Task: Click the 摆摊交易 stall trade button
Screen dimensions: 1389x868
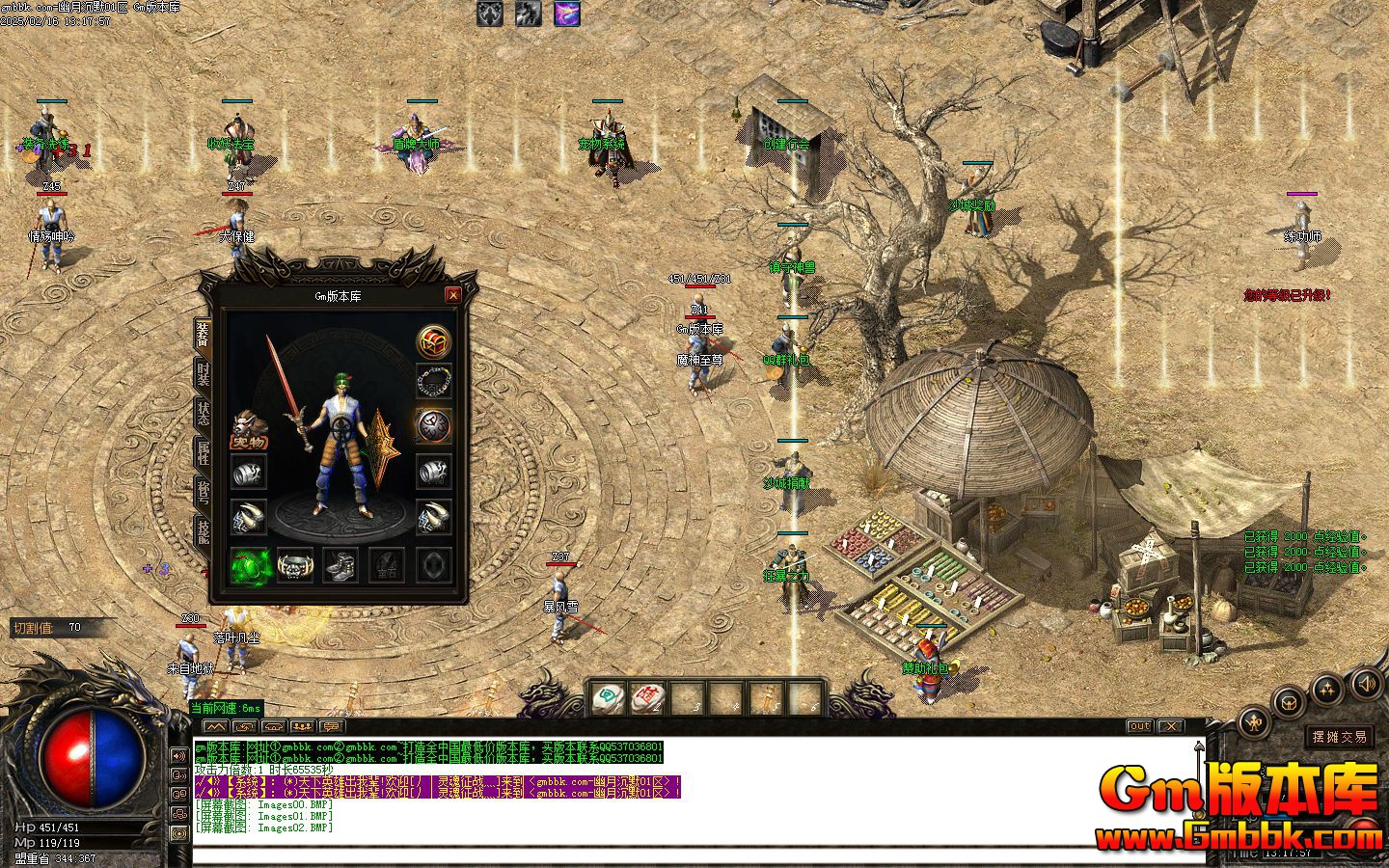Action: [1341, 736]
